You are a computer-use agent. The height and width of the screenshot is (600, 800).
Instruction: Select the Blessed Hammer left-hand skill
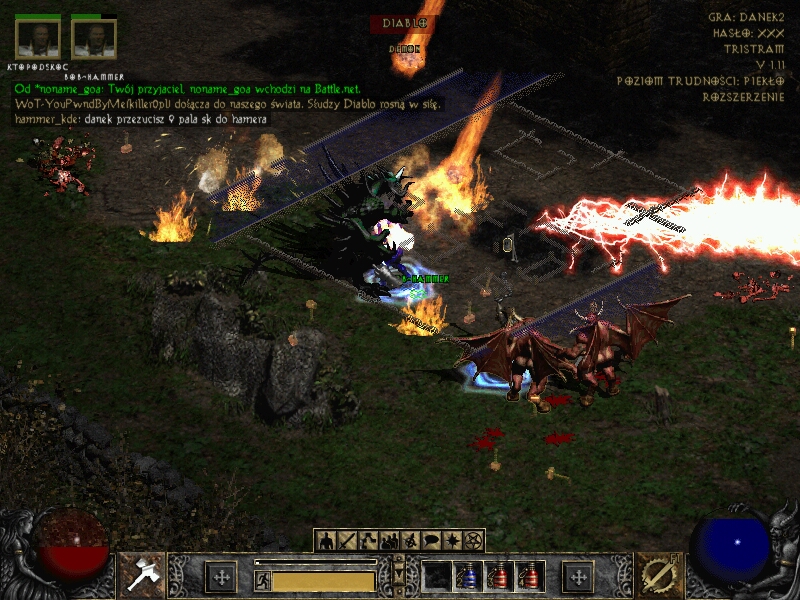pyautogui.click(x=142, y=576)
